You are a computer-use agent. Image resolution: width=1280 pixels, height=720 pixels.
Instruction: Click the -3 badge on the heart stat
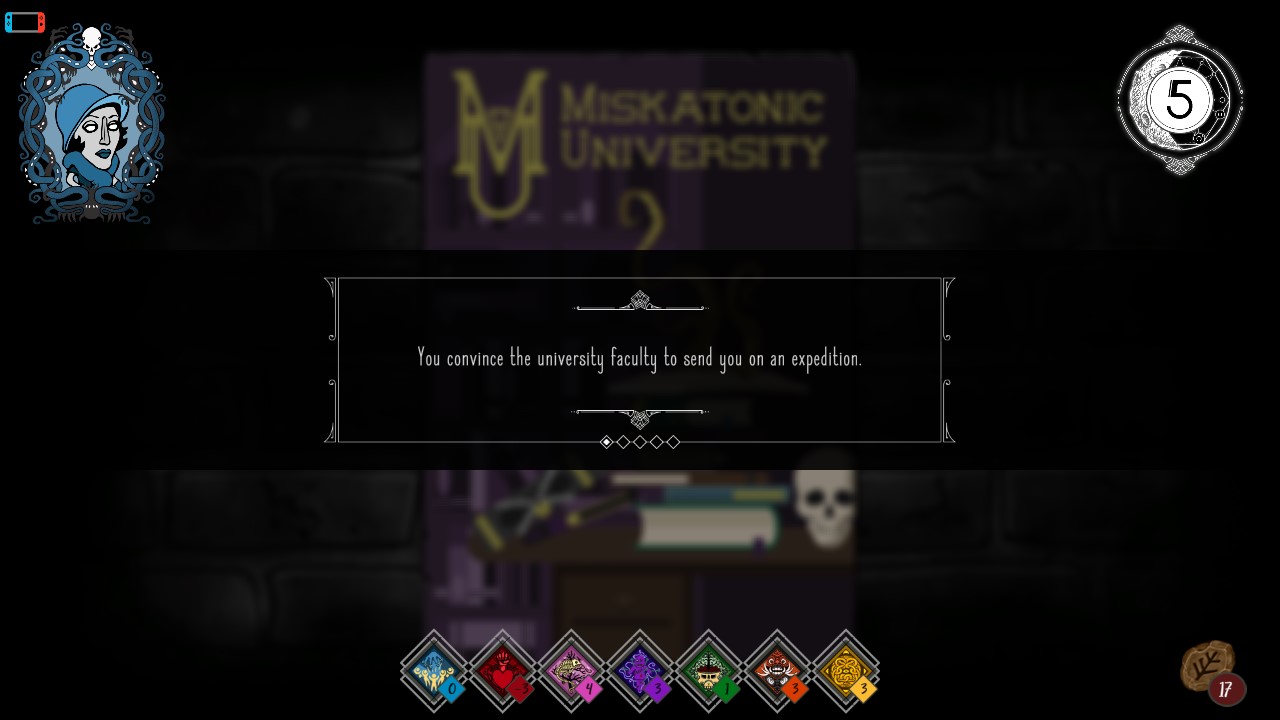click(520, 688)
